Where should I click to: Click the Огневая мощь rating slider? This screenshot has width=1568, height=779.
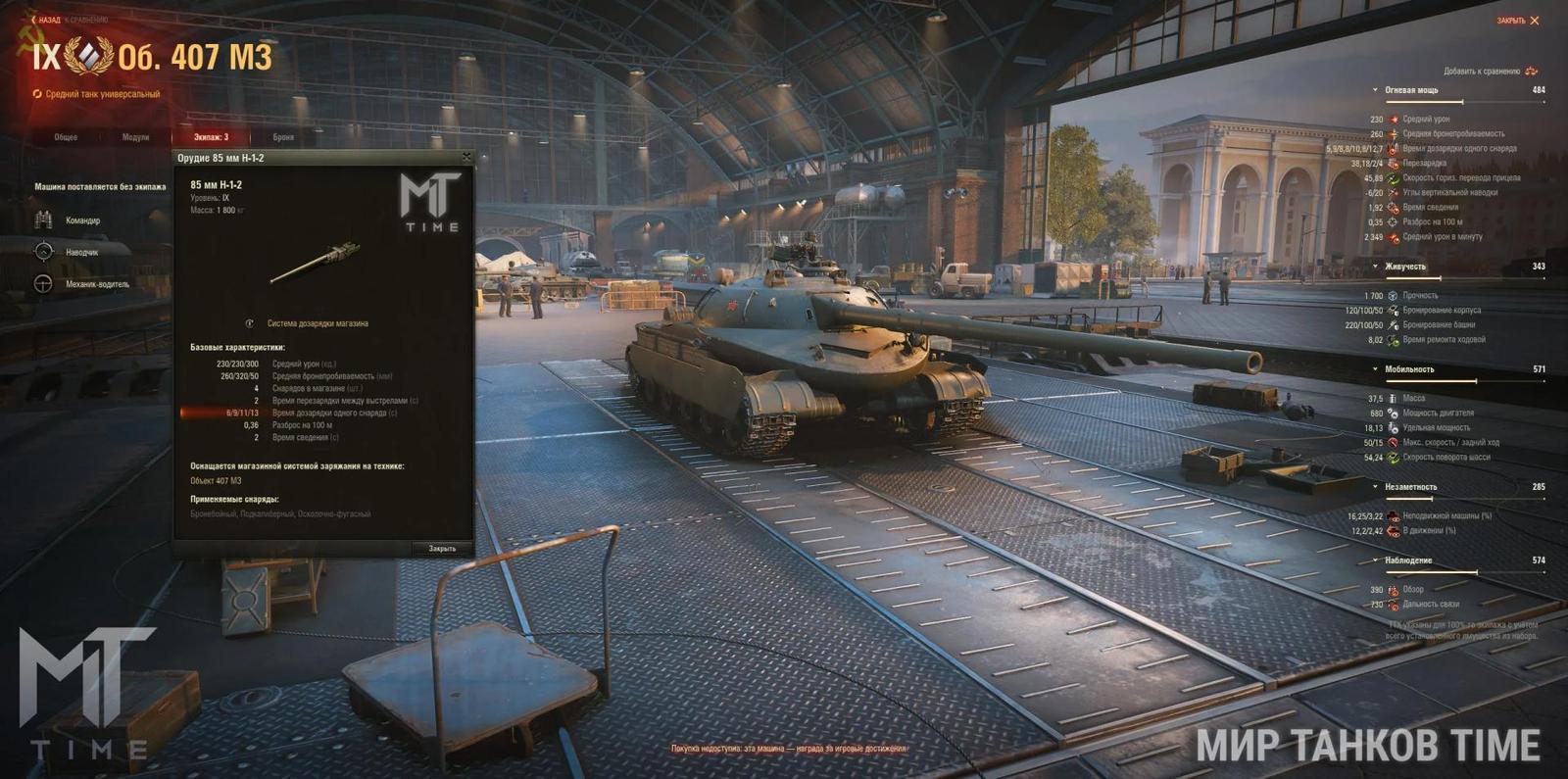[x=1463, y=102]
